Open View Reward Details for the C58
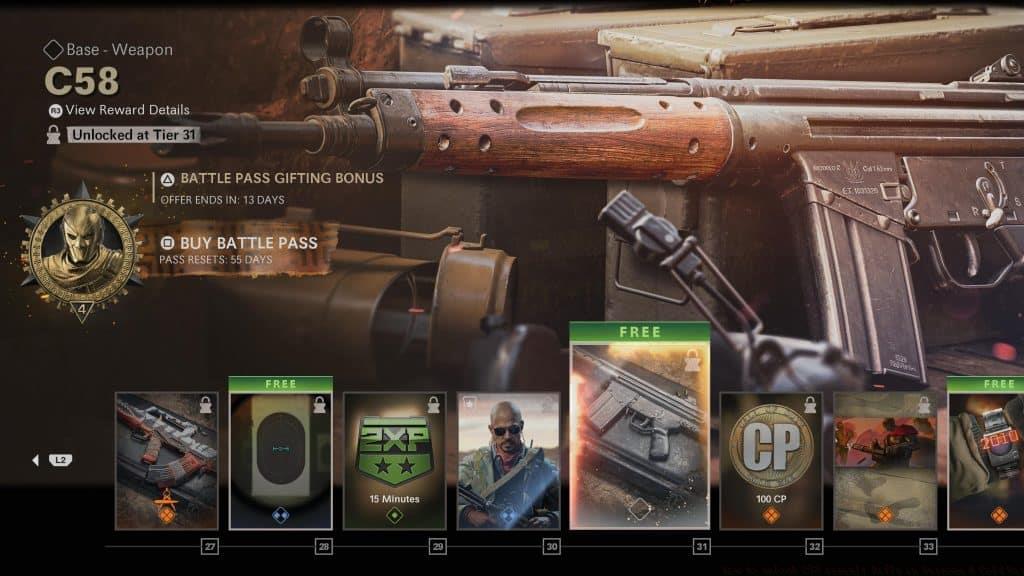1024x576 pixels. 127,110
